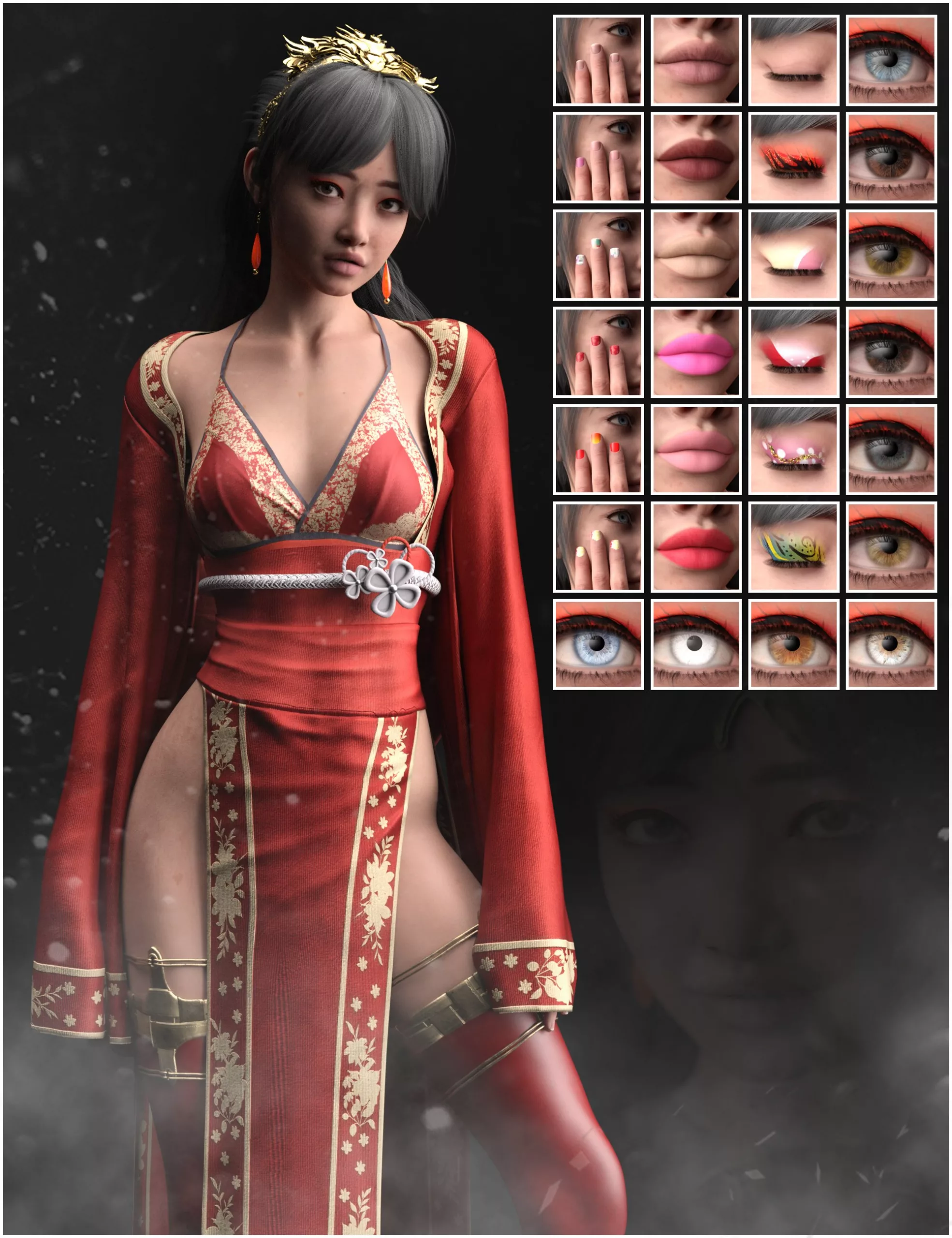Choose the flame-pattern eyeshadow thumbnail

pyautogui.click(x=793, y=157)
